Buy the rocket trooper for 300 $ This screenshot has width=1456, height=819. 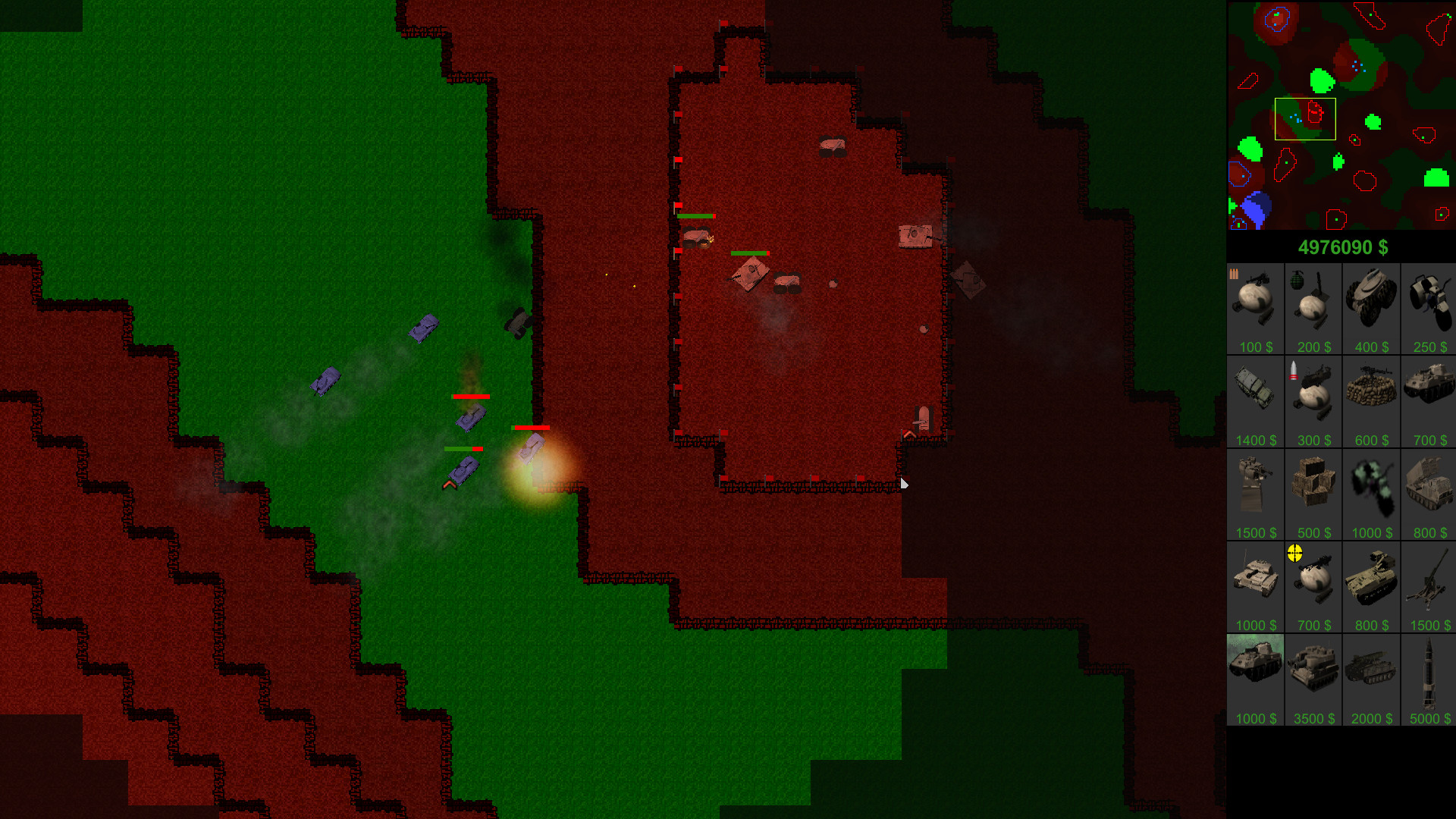(x=1313, y=397)
